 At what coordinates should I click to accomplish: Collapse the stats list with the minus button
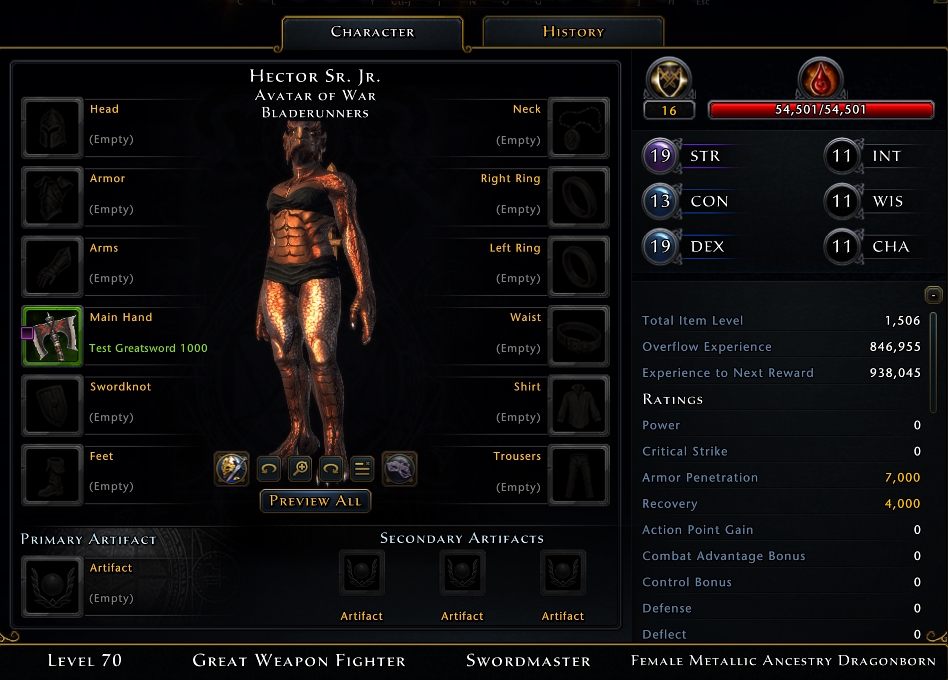click(x=933, y=295)
